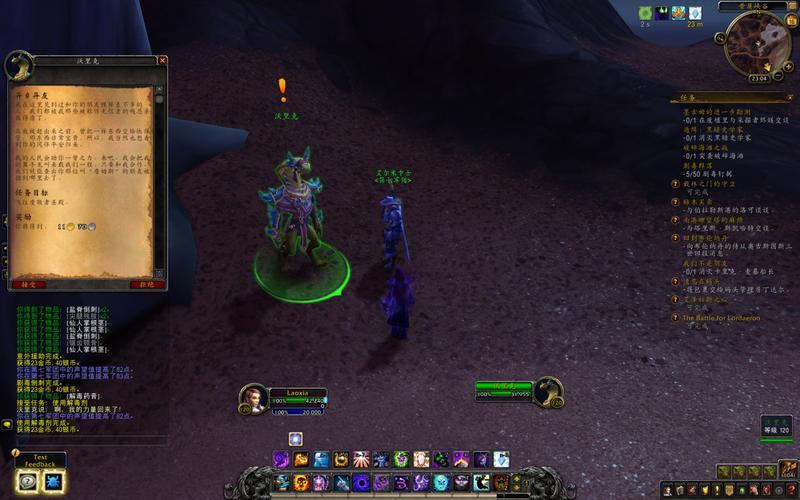Decline the quest in the quest dialog

(147, 284)
